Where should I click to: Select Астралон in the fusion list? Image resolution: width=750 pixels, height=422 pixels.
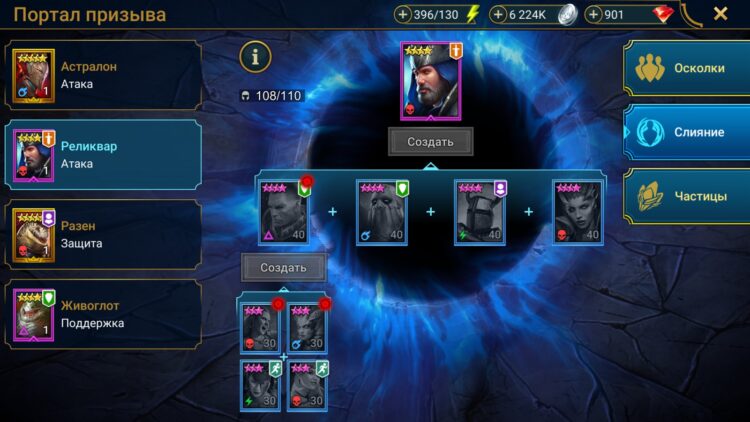[103, 75]
